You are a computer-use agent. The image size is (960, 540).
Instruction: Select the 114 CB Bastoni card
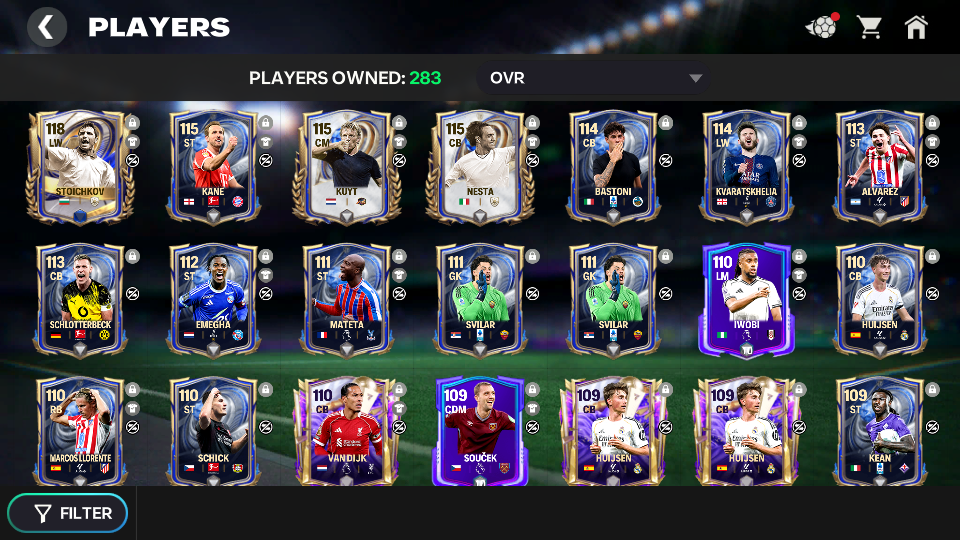[x=614, y=167]
